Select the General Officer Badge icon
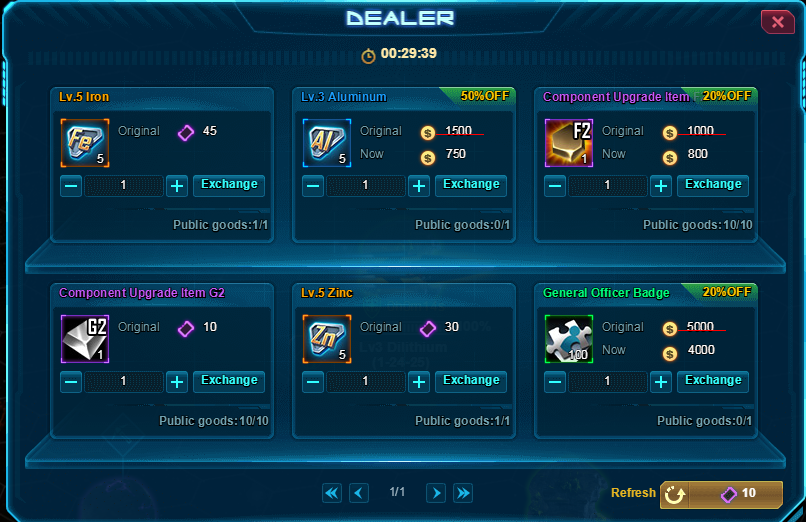Viewport: 806px width, 522px height. [x=568, y=338]
